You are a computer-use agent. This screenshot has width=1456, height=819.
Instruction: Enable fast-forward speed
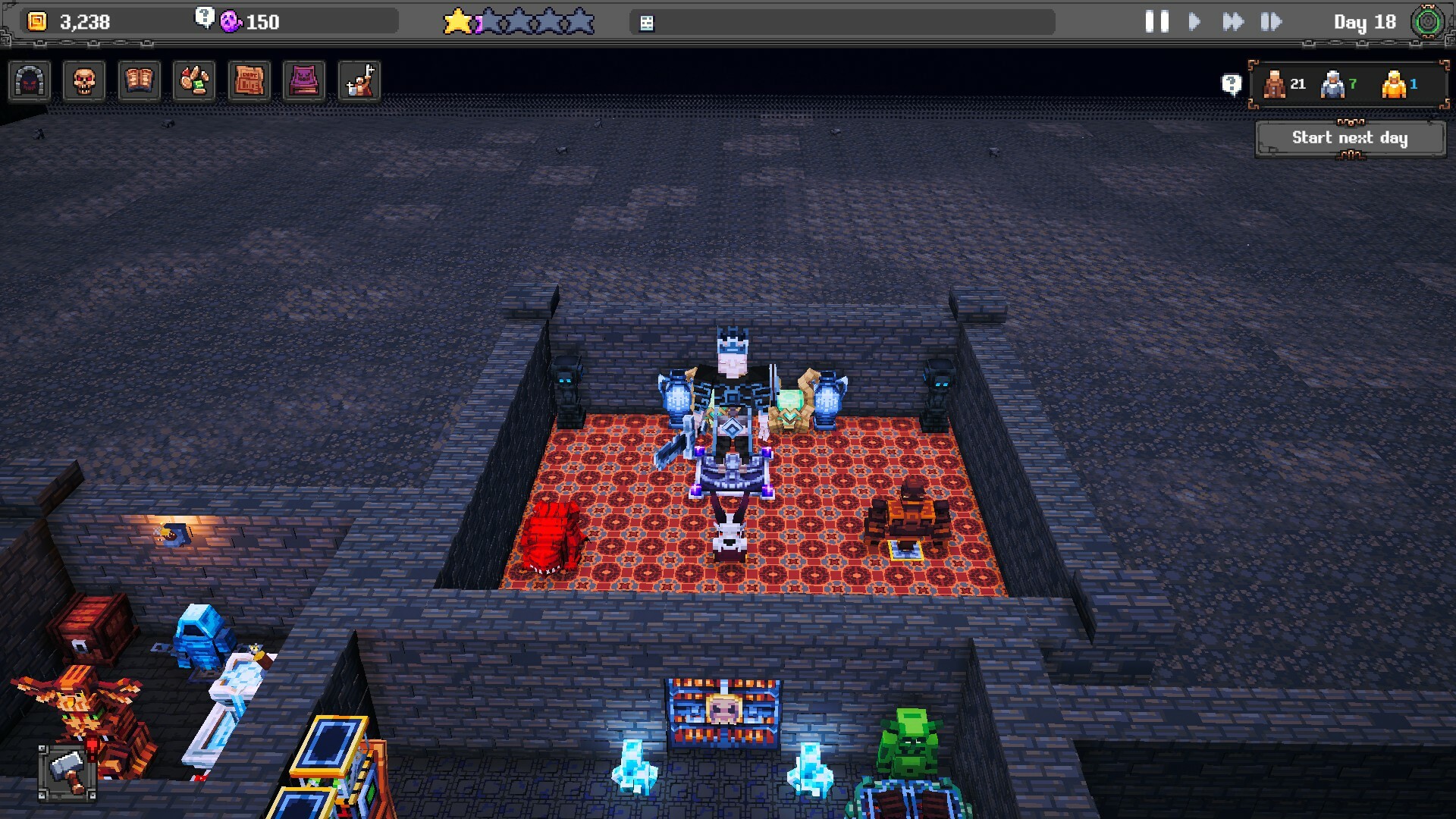pyautogui.click(x=1234, y=21)
